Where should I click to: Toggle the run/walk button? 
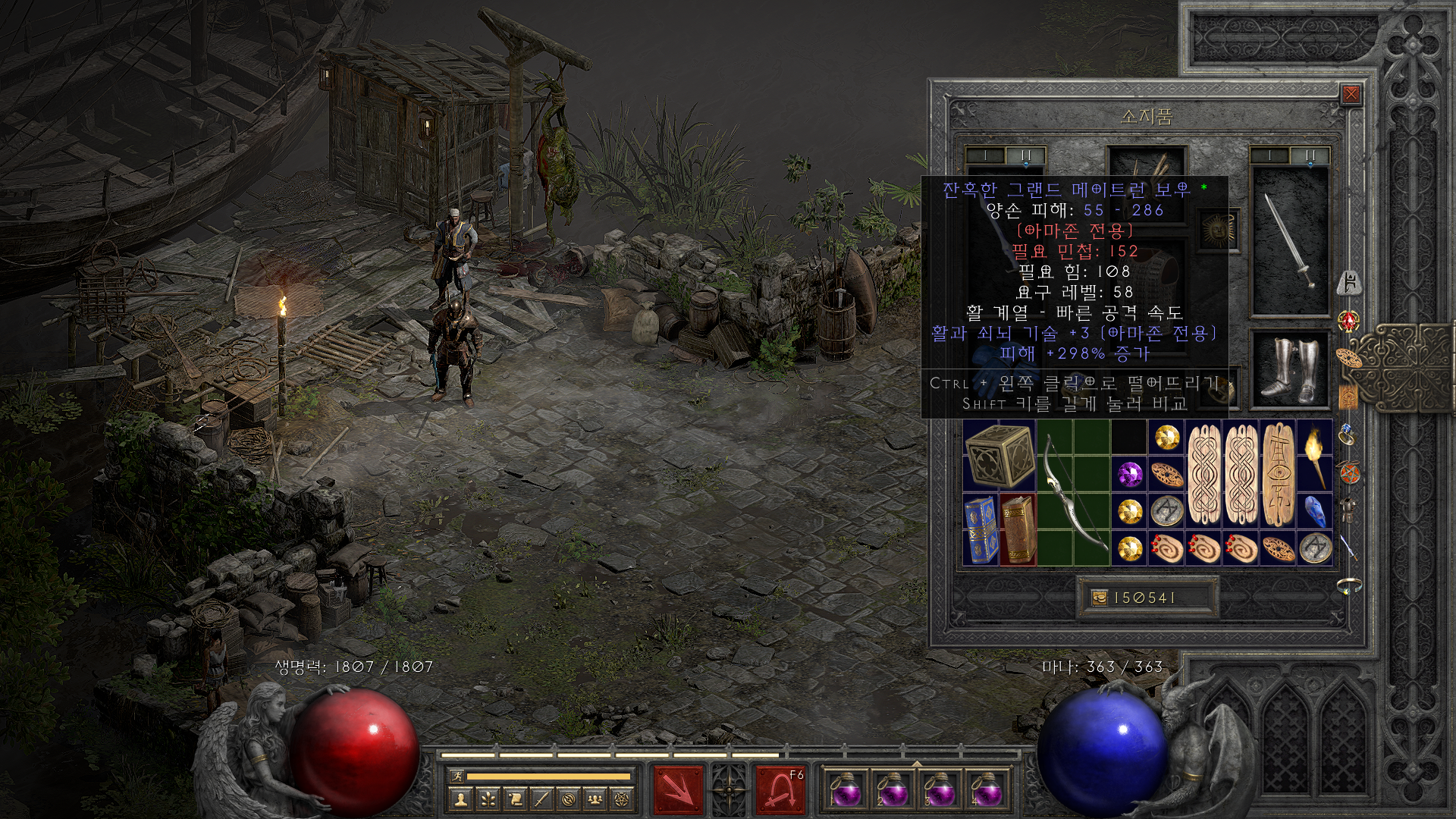point(455,776)
